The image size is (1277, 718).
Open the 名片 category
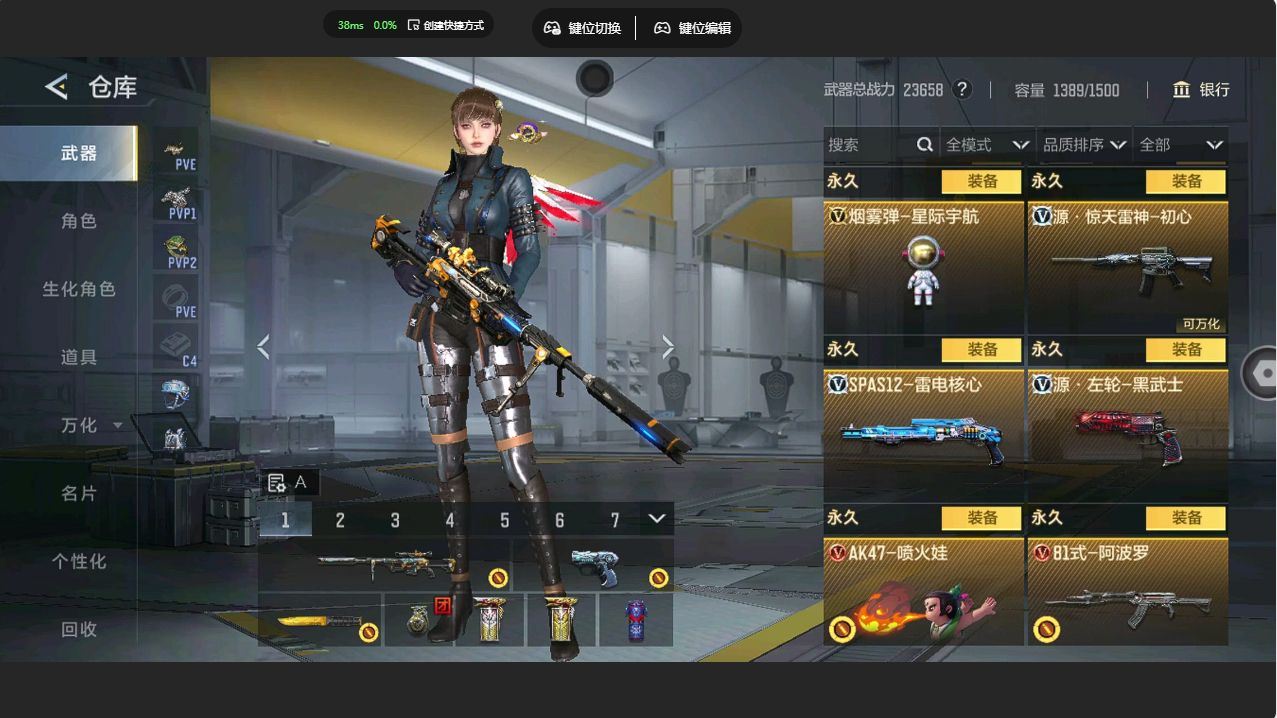[x=79, y=493]
